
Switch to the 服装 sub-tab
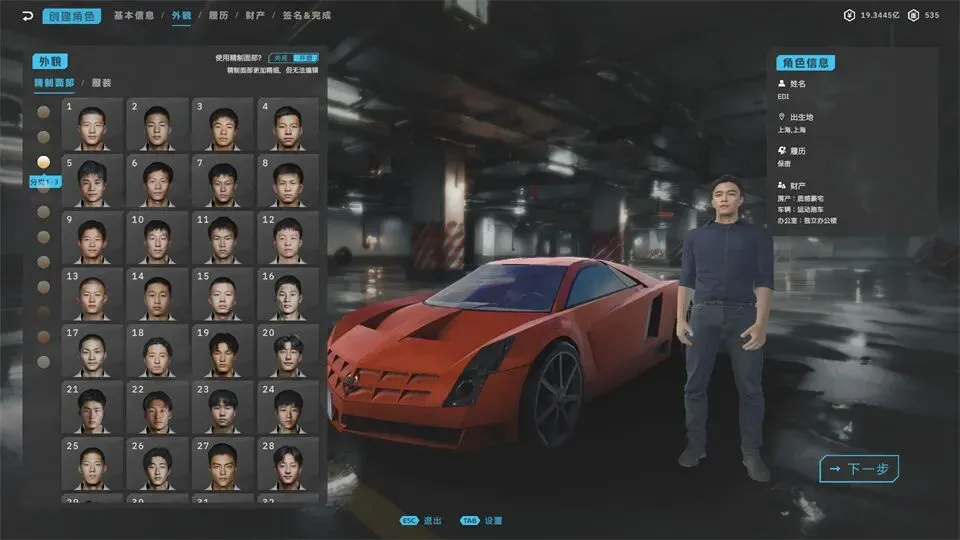(102, 84)
